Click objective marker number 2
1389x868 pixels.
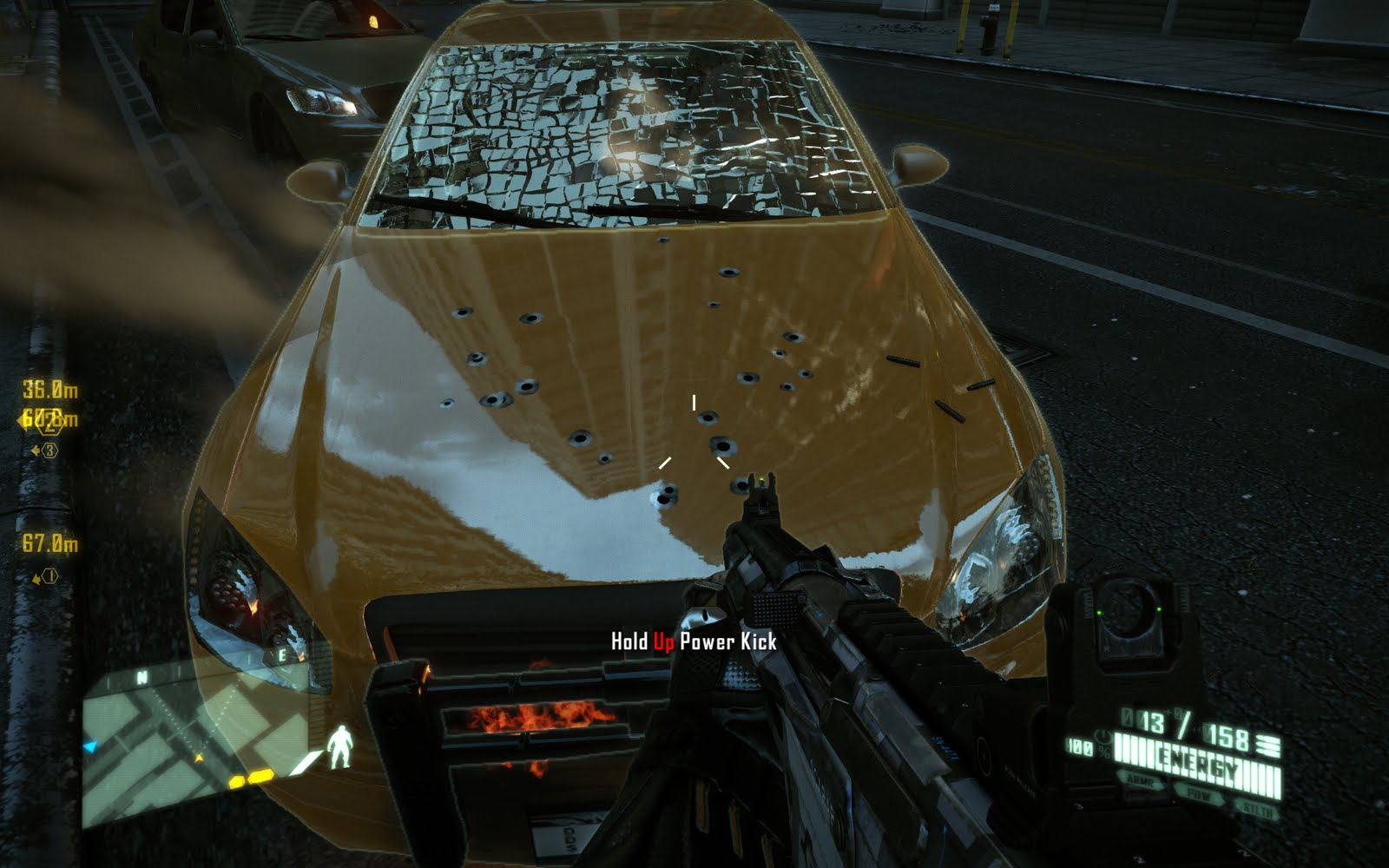[49, 424]
